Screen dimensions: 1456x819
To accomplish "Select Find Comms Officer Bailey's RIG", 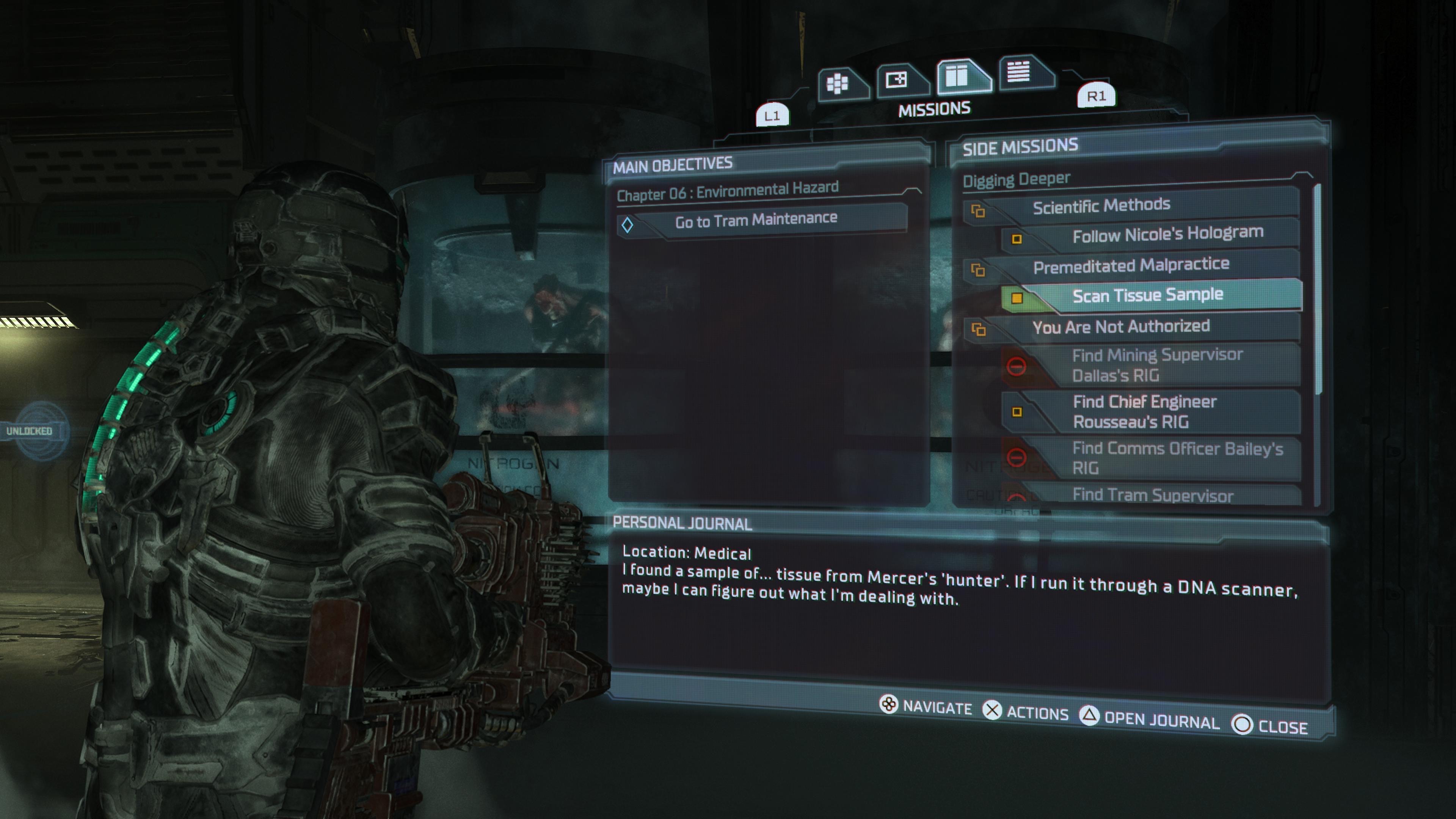I will pyautogui.click(x=1177, y=458).
